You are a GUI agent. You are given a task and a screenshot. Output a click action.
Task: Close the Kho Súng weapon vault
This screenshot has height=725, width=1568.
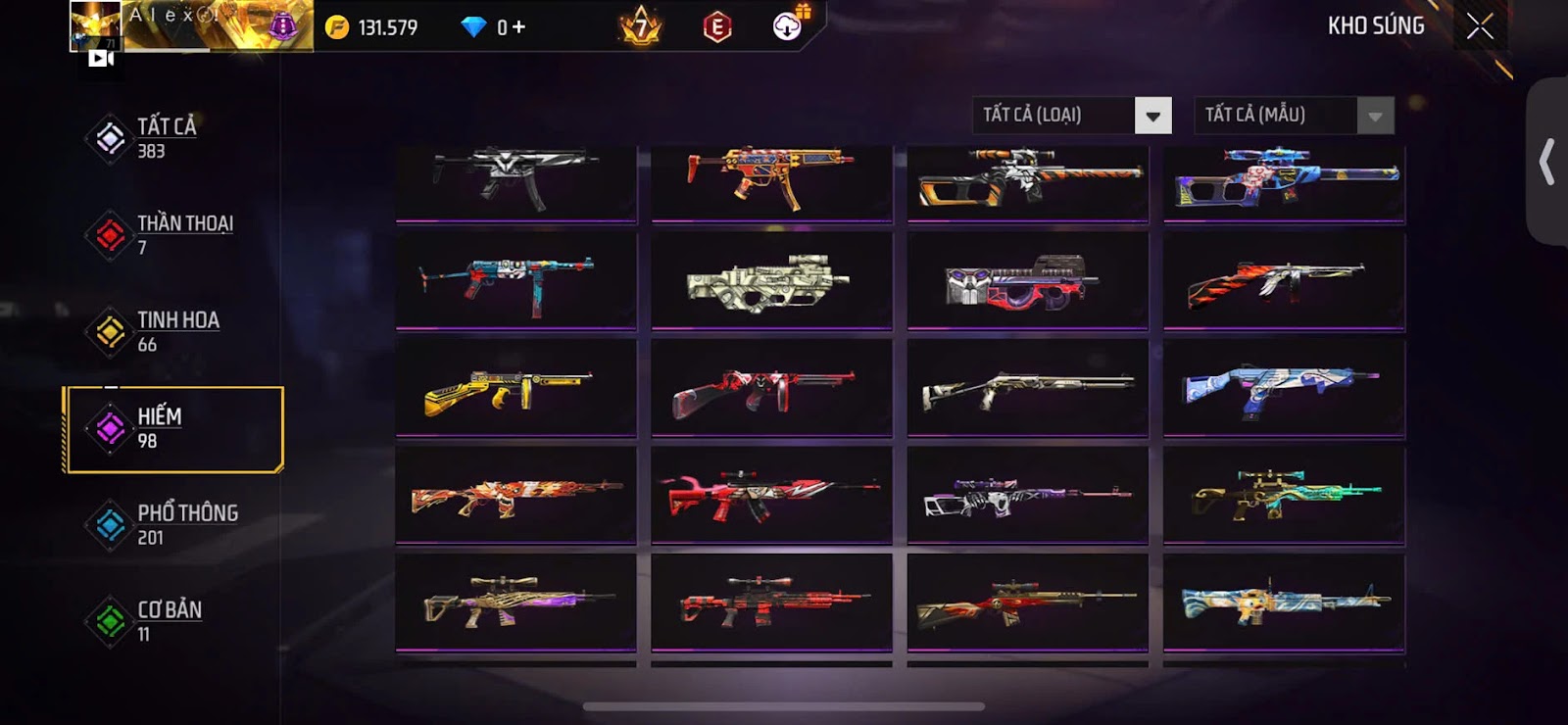(1480, 26)
